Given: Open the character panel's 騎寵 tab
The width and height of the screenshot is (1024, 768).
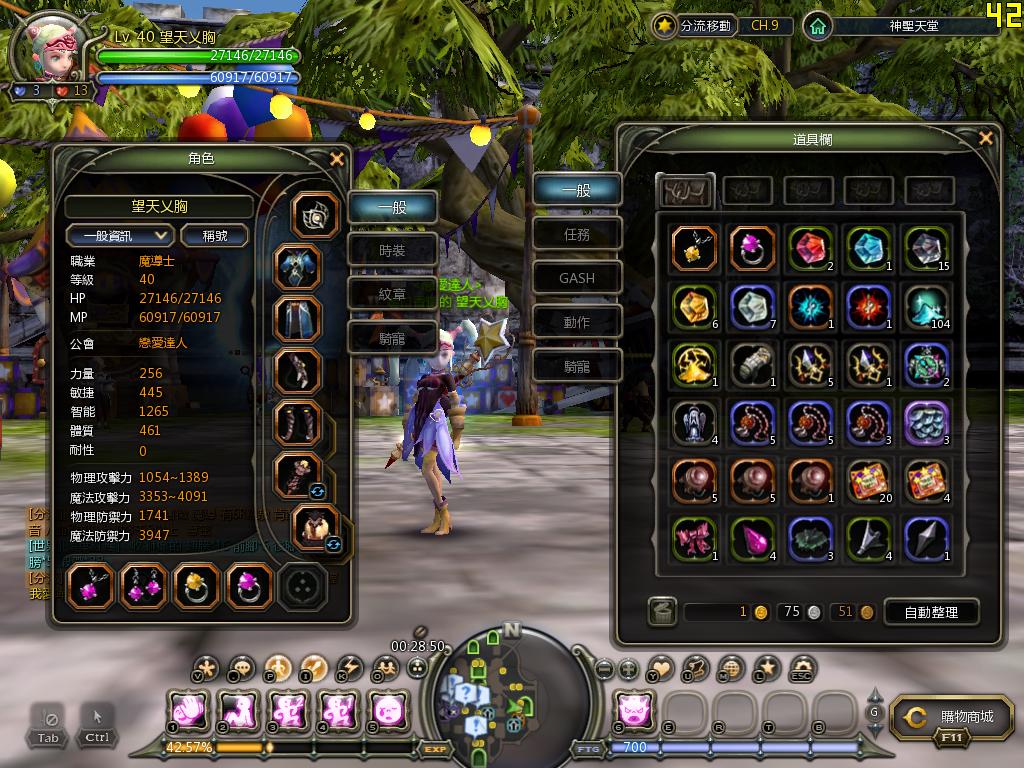Looking at the screenshot, I should tap(392, 338).
